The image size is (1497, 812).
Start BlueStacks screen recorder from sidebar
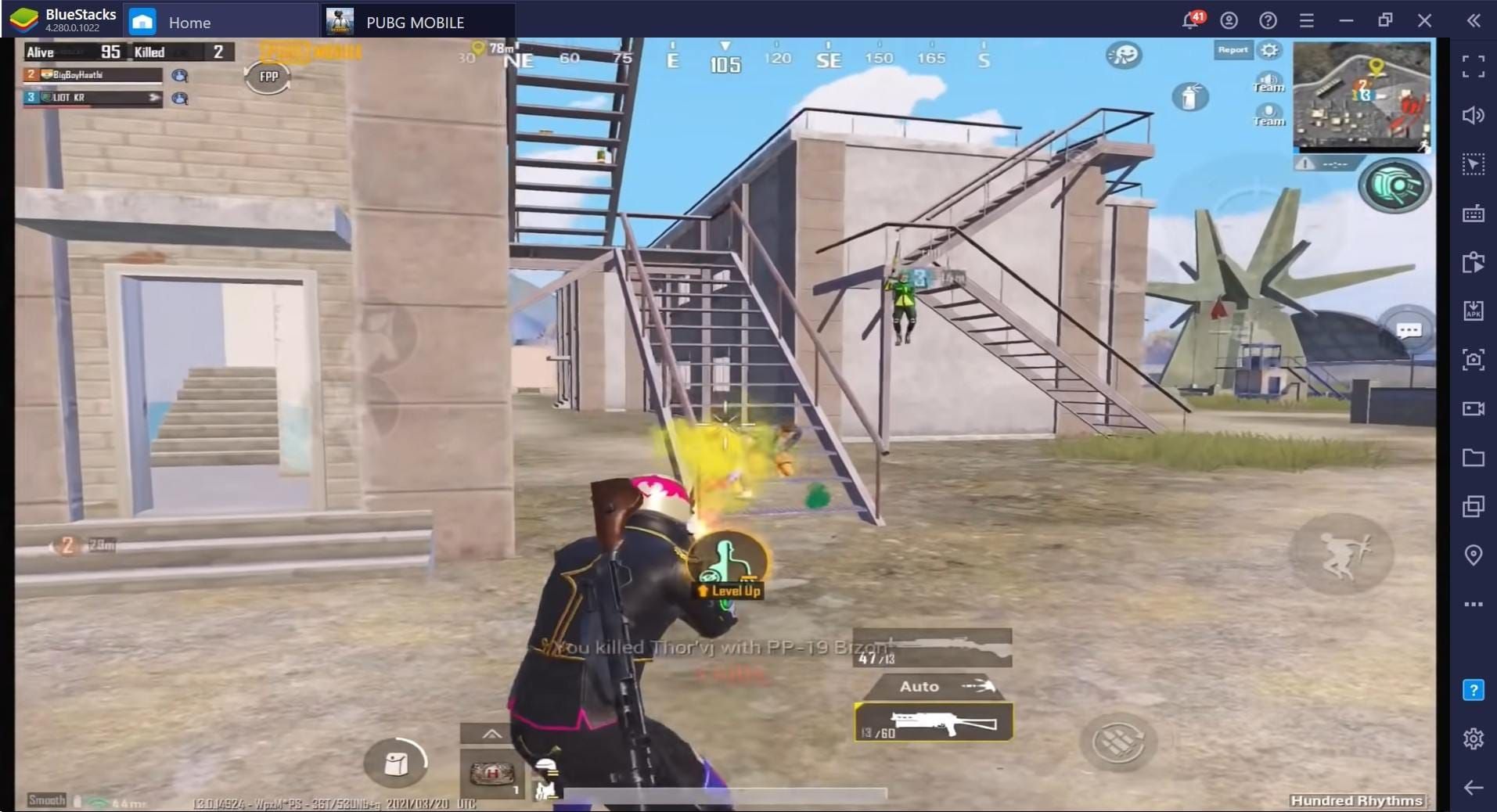1474,408
